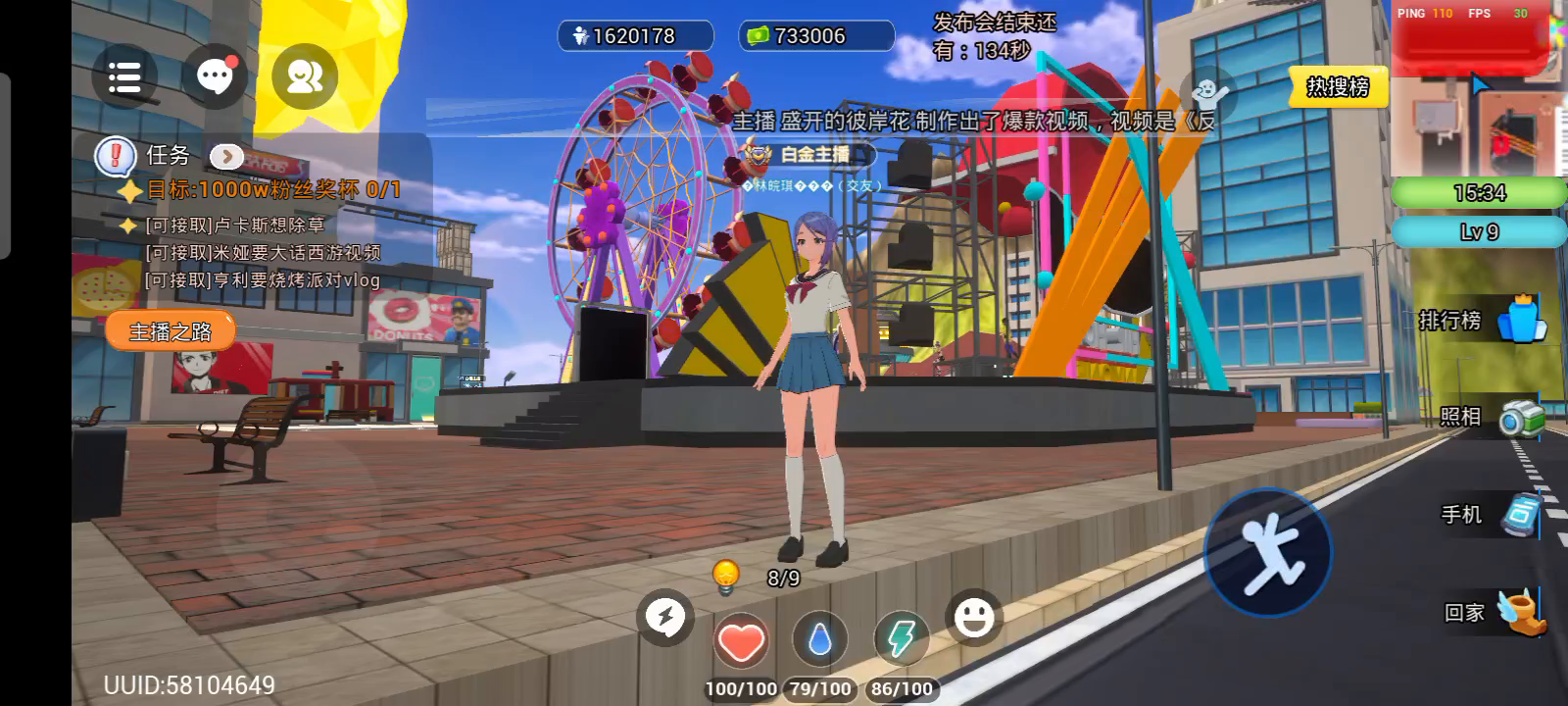
Task: Open the smiley emote button
Action: [973, 618]
